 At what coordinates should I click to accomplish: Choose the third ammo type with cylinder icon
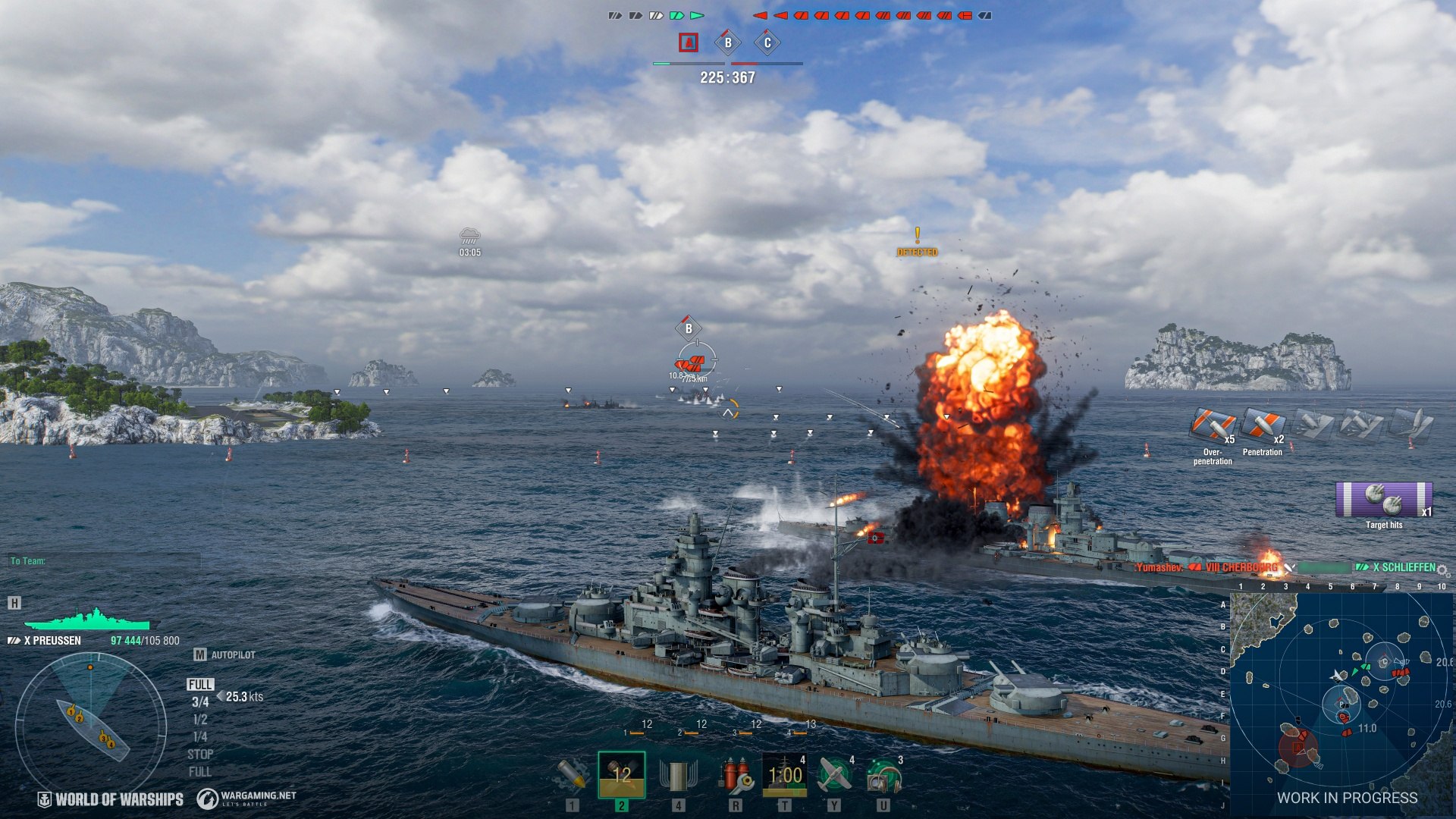[678, 775]
